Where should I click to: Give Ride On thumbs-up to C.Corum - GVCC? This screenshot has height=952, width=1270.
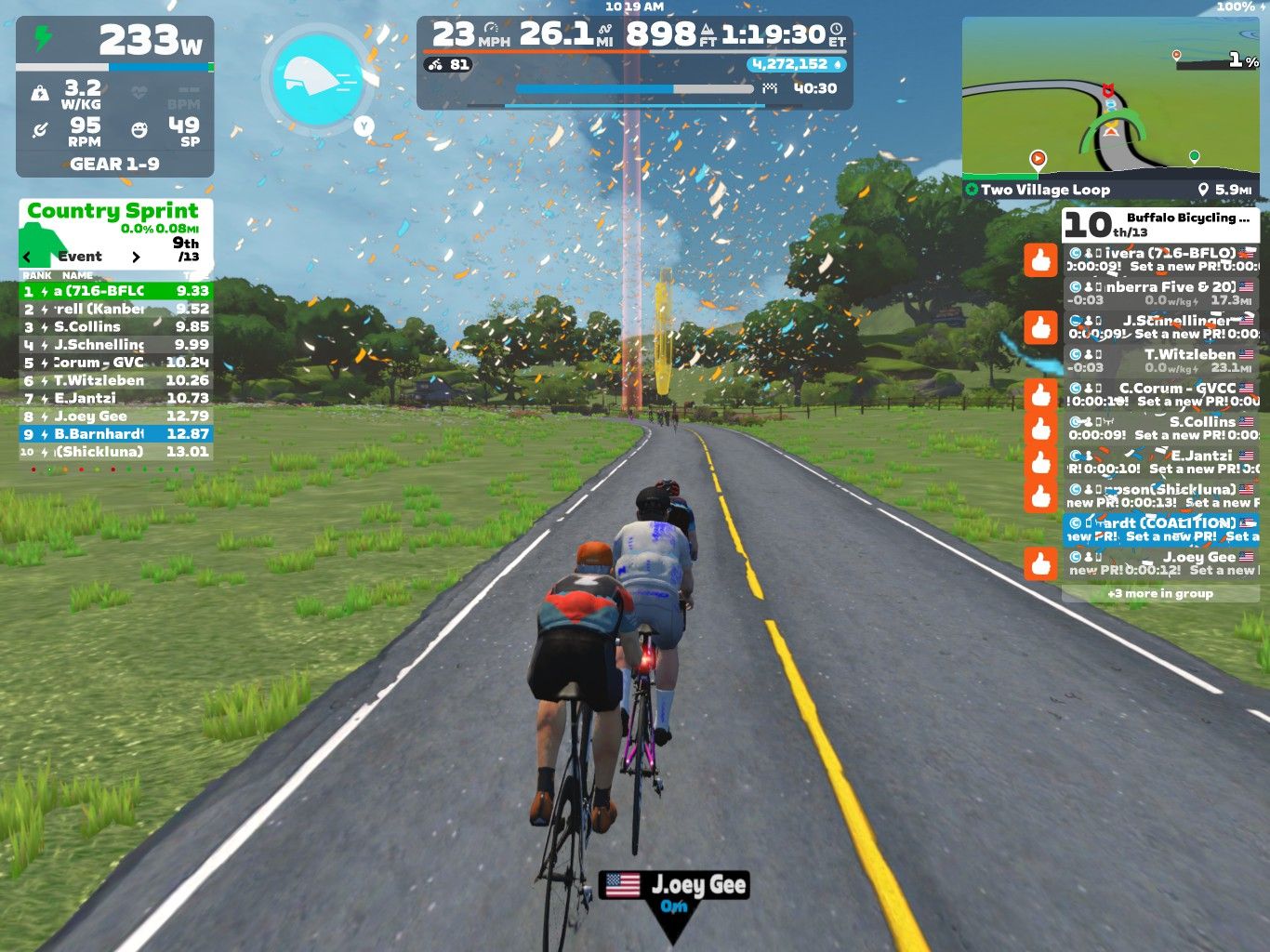1041,394
